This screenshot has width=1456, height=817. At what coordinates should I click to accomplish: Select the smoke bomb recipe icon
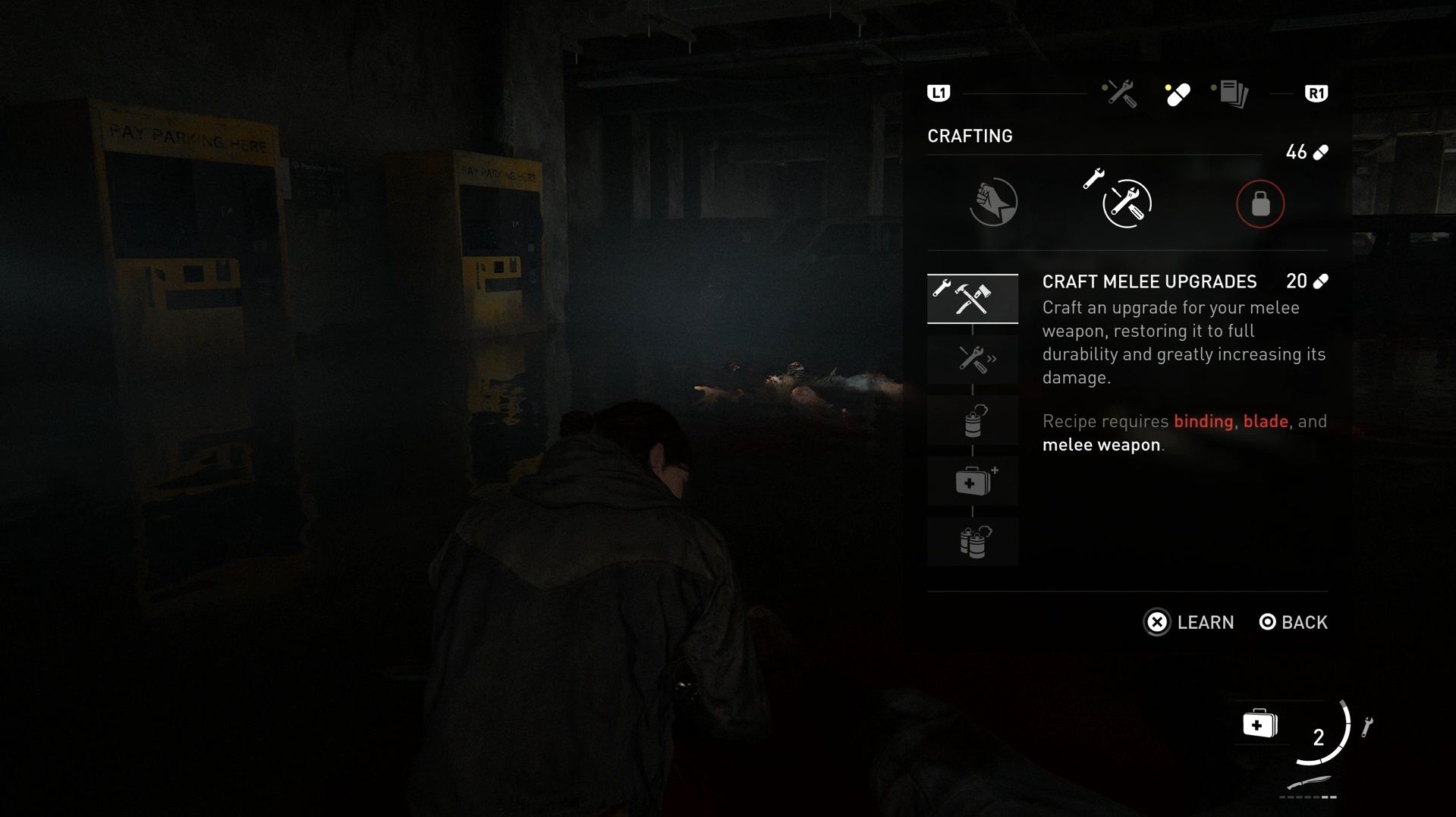click(973, 419)
